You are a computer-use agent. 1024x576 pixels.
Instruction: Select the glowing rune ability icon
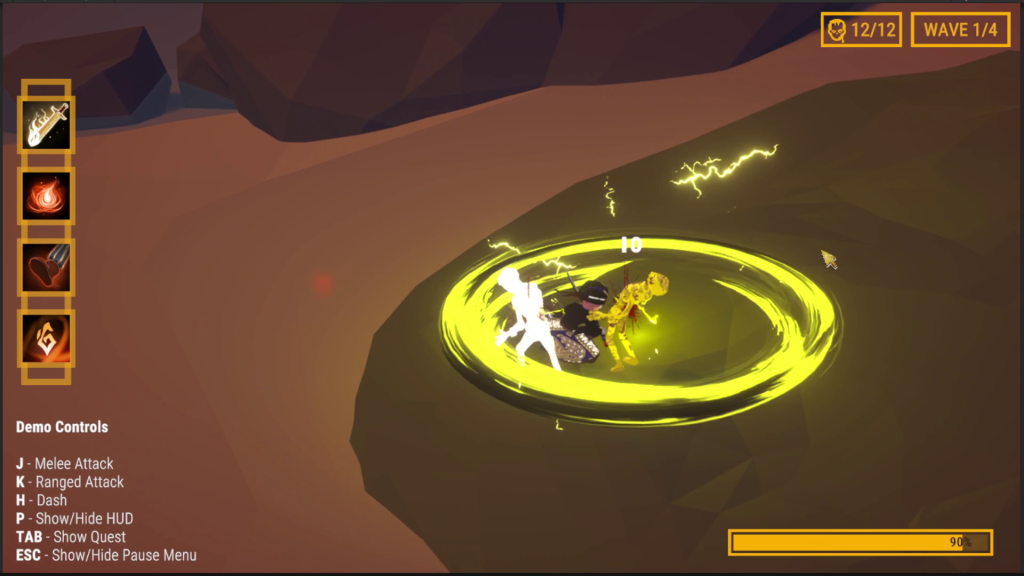coord(47,338)
